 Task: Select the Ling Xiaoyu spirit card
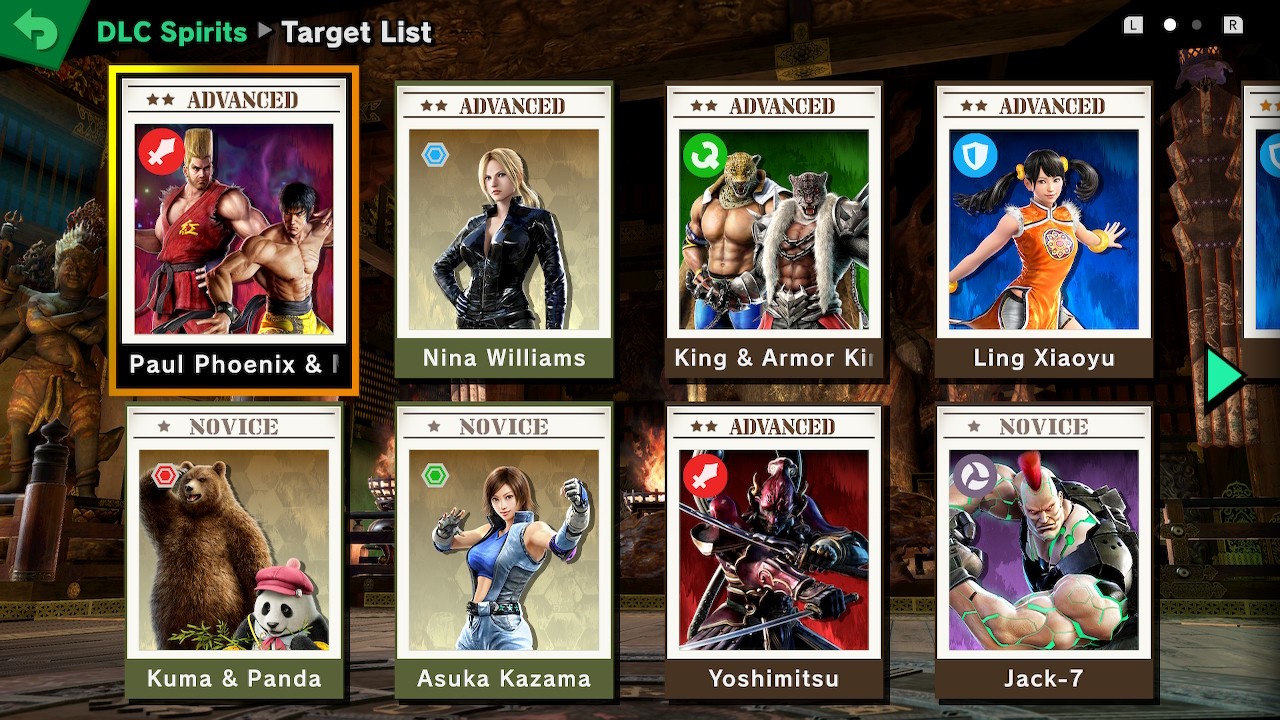(x=1044, y=230)
